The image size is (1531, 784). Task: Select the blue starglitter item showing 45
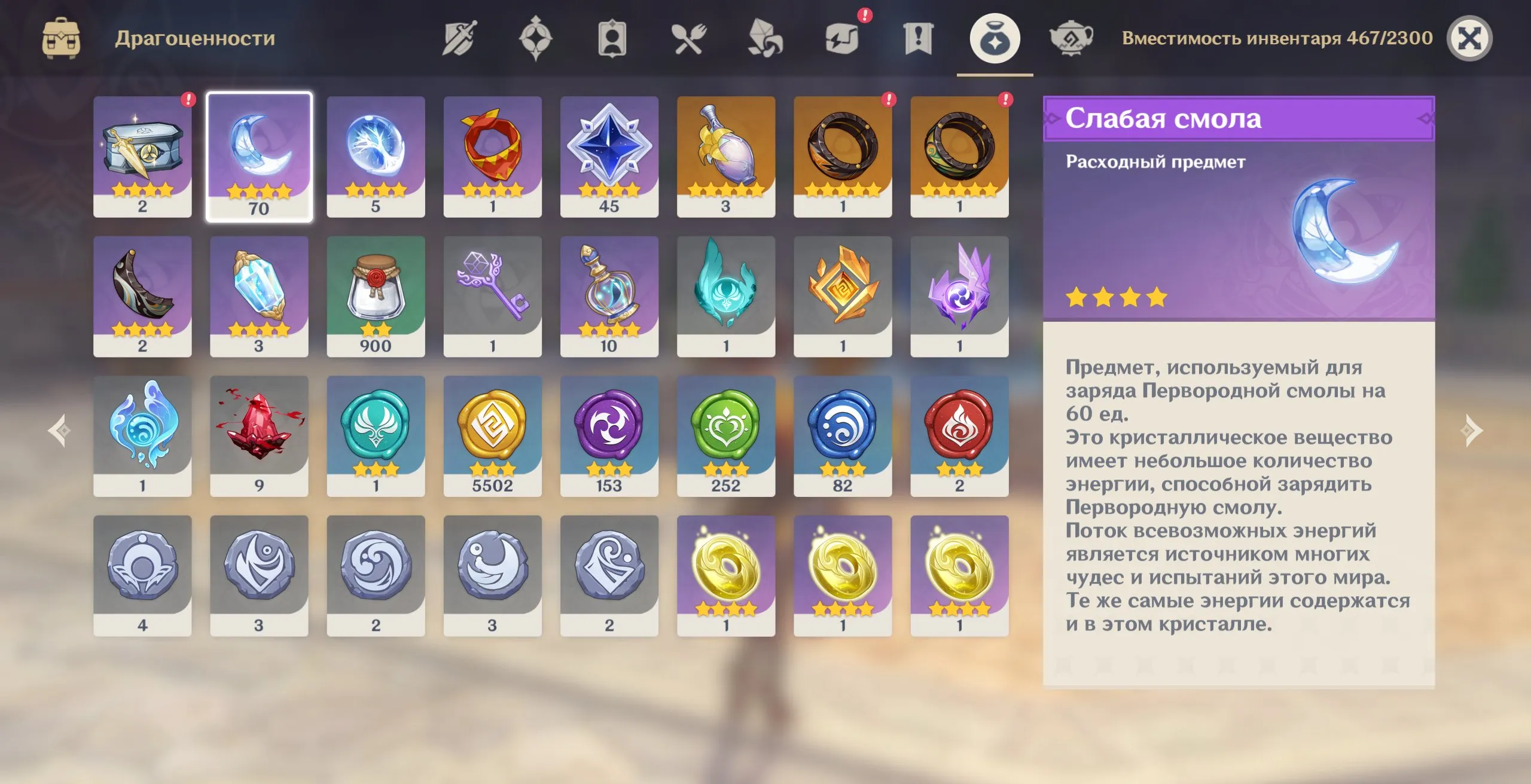click(x=609, y=157)
